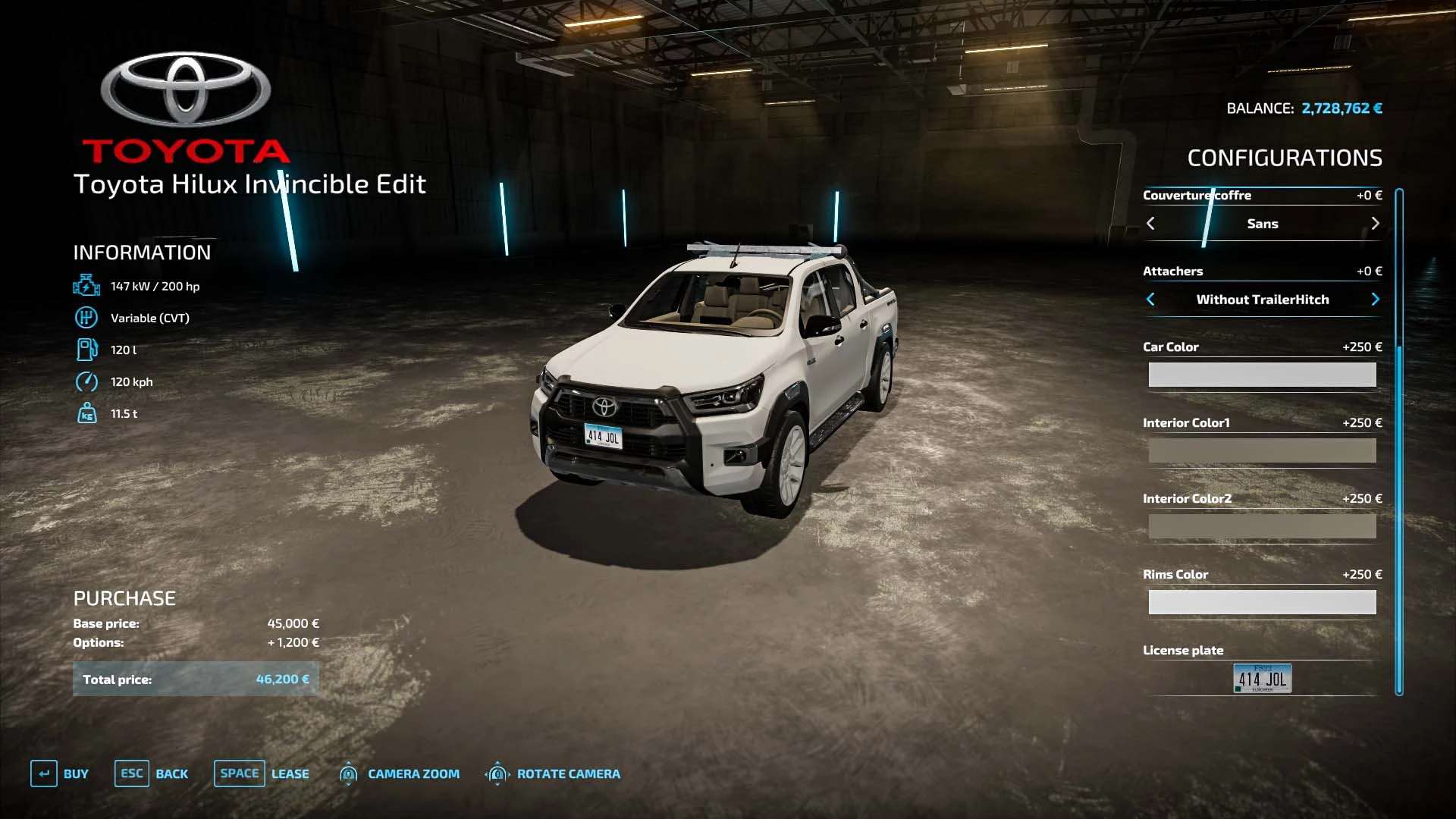Open the Car Color swatch
This screenshot has width=1456, height=819.
(x=1262, y=375)
